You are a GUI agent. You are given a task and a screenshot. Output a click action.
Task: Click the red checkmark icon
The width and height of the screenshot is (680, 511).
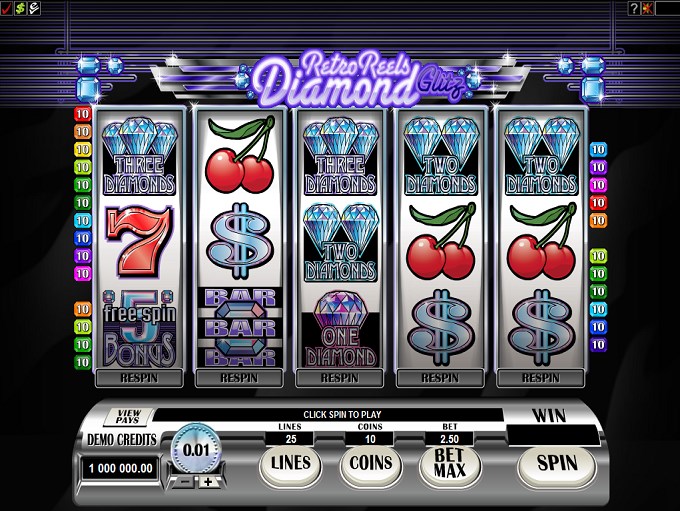coord(7,8)
